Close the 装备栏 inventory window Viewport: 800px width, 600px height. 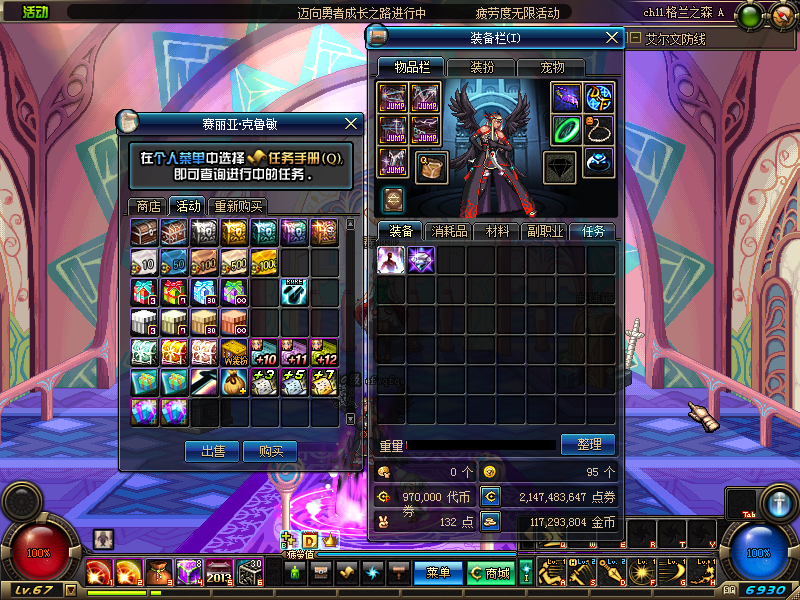[612, 38]
